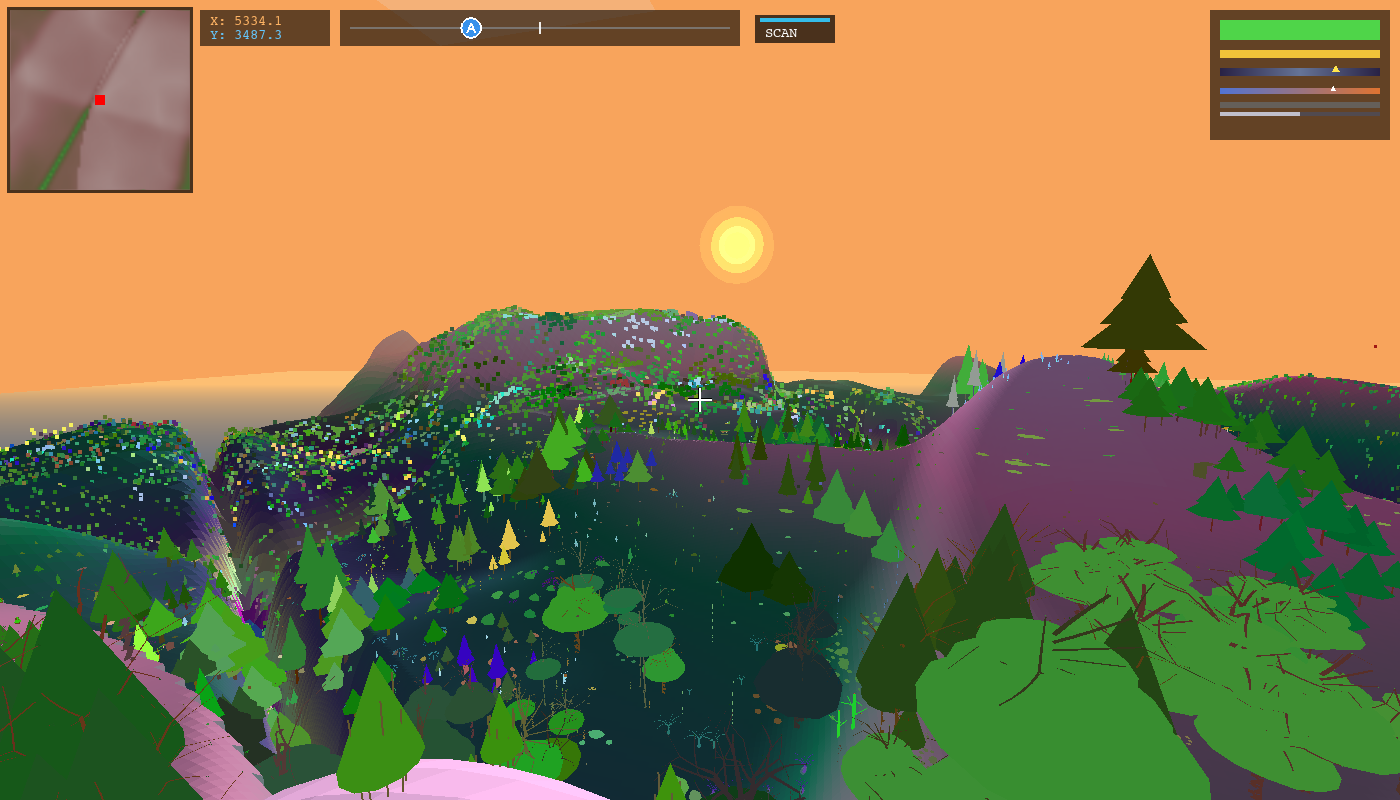
Task: Select the yellow triangle marker on the dark gradient bar
Action: coord(1336,69)
